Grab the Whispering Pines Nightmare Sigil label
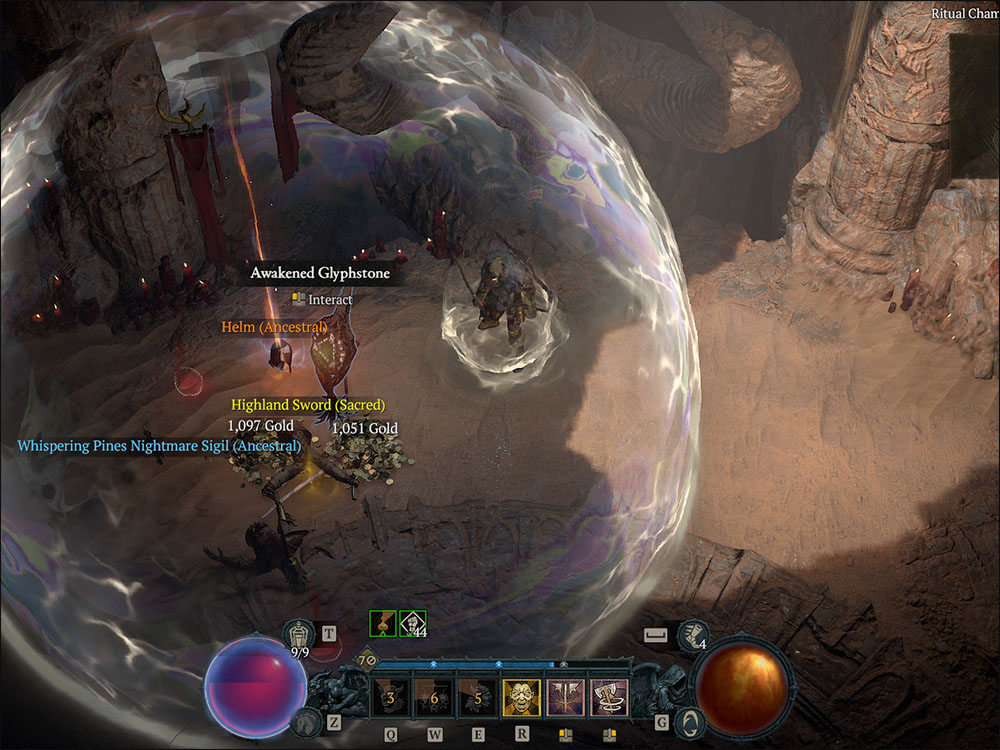 [159, 446]
